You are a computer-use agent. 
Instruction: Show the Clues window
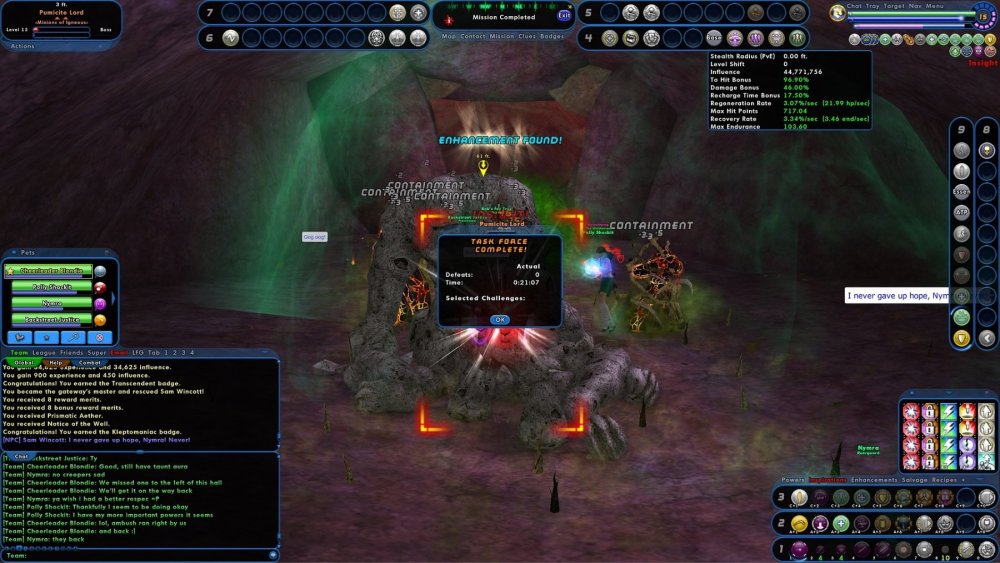pos(526,37)
